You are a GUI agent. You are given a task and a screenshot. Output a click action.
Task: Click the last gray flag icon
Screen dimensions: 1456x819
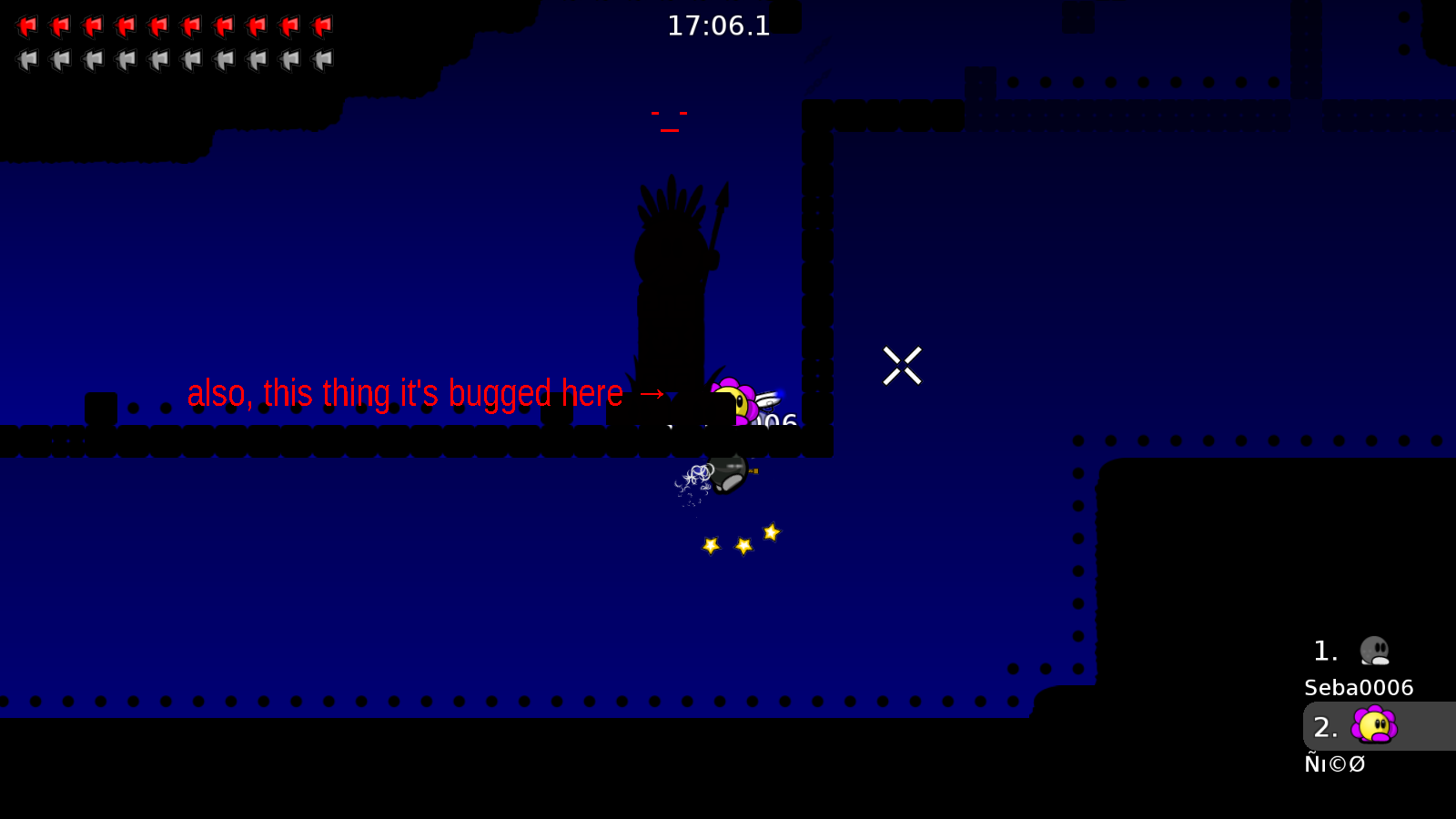click(x=322, y=59)
